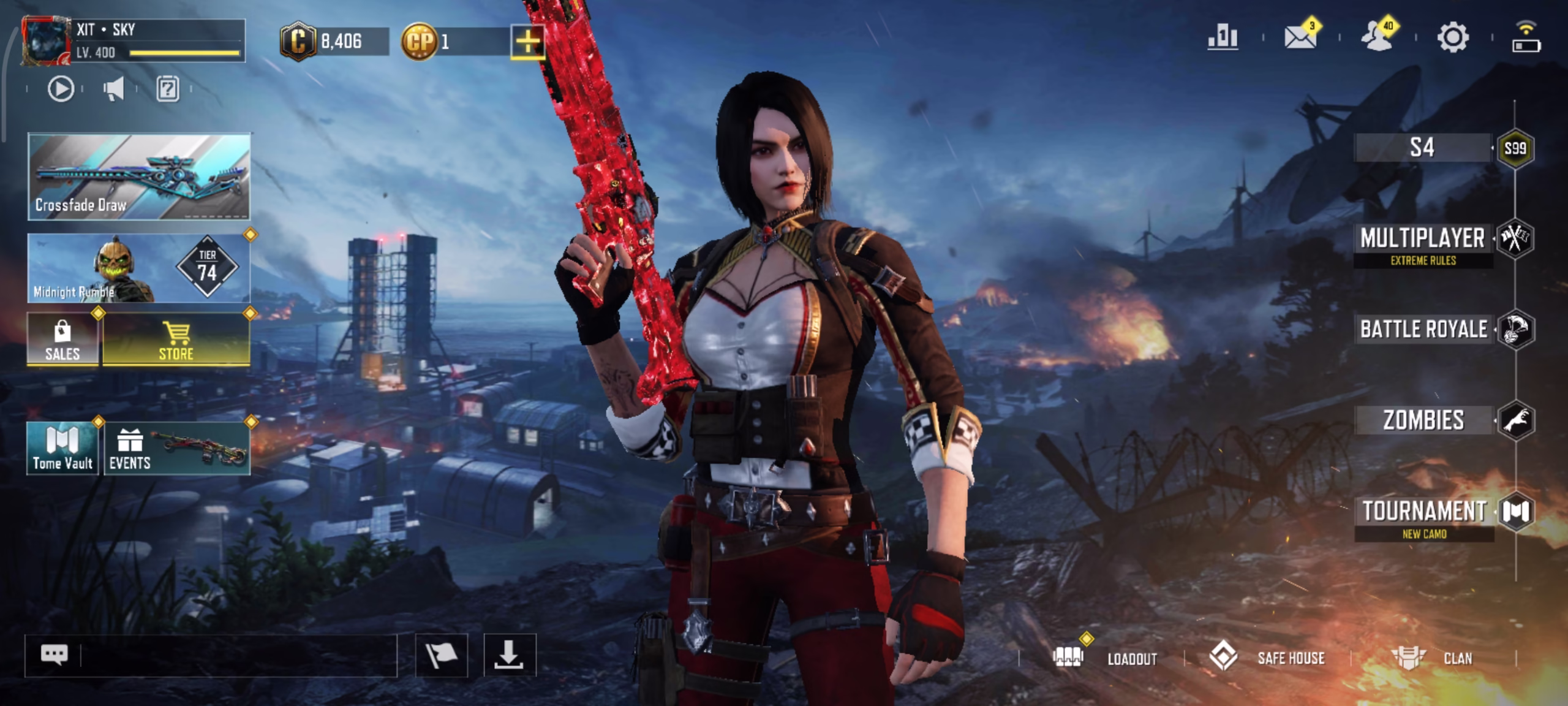Enter the Store
The height and width of the screenshot is (706, 1568).
176,340
